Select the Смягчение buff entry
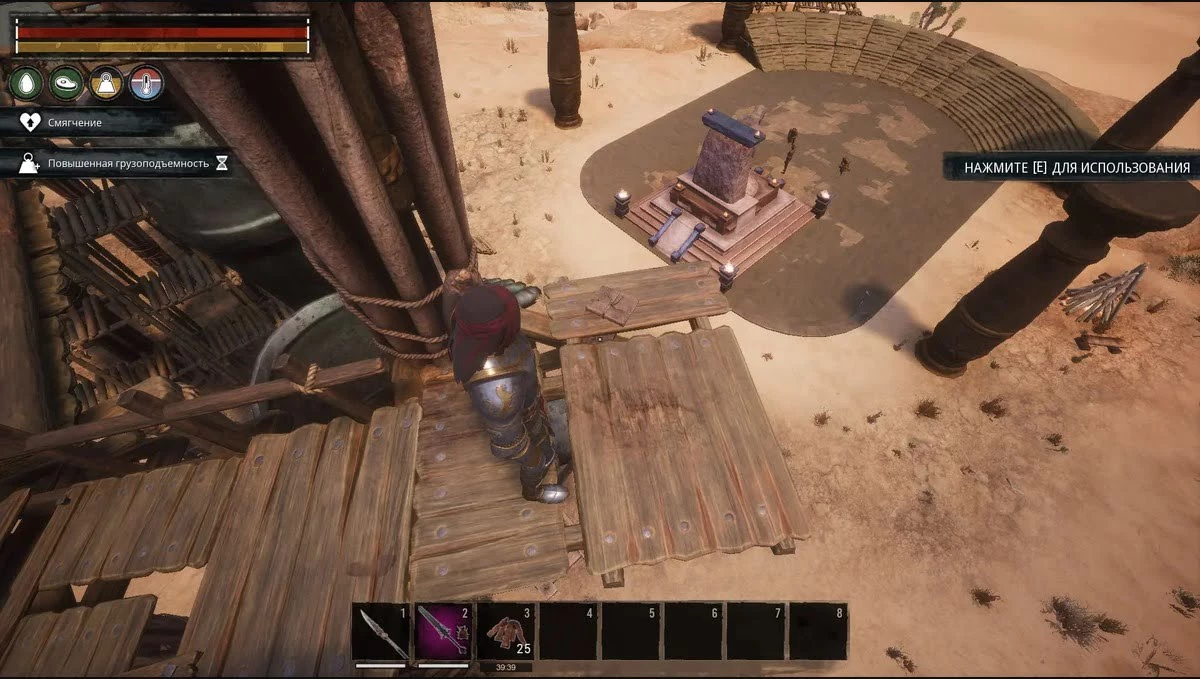Screen dimensions: 1200x679 pos(75,122)
